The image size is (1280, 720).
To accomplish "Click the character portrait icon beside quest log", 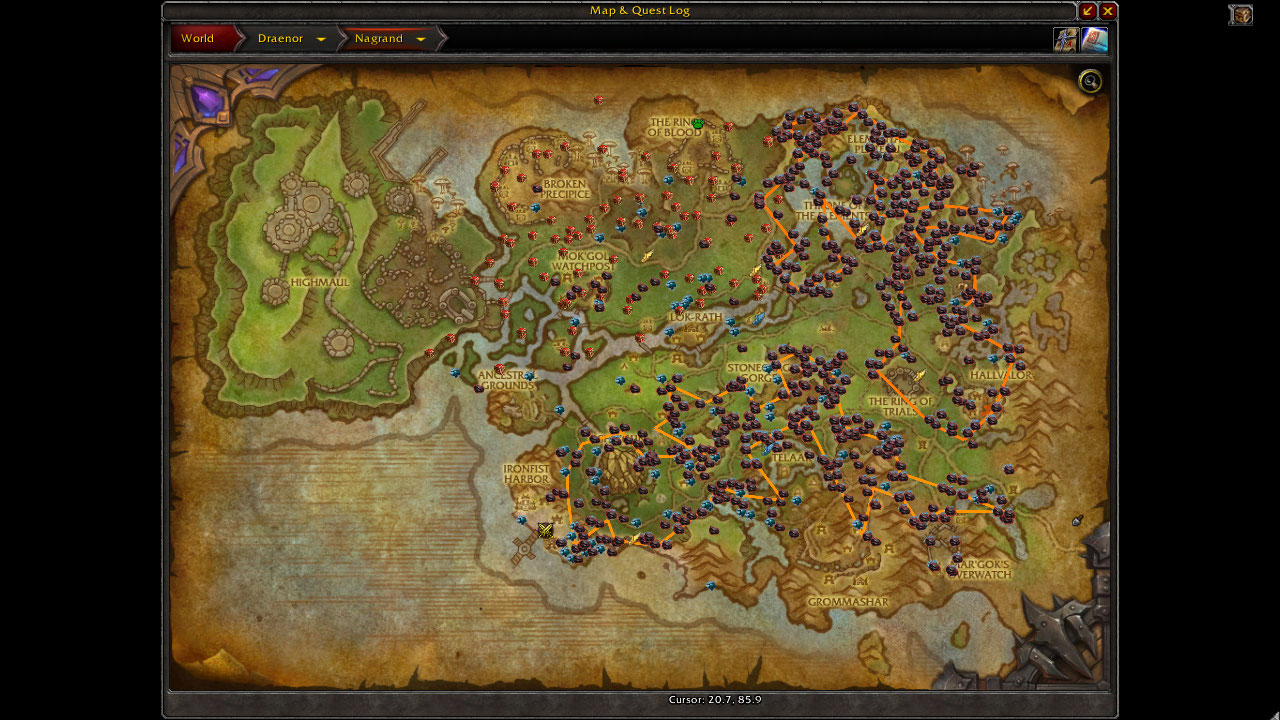I will pyautogui.click(x=1065, y=40).
